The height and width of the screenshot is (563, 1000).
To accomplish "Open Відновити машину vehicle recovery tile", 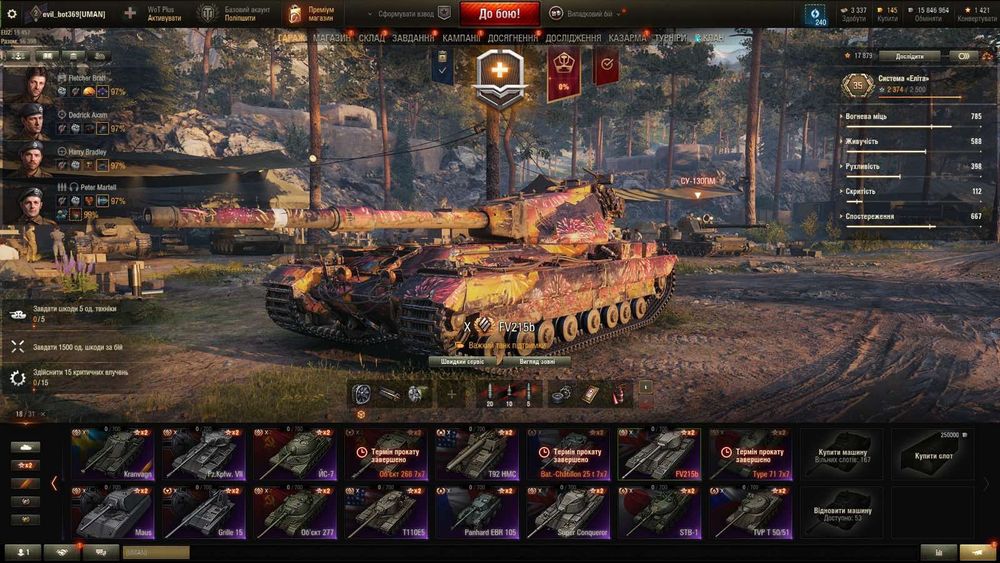I will pyautogui.click(x=841, y=512).
